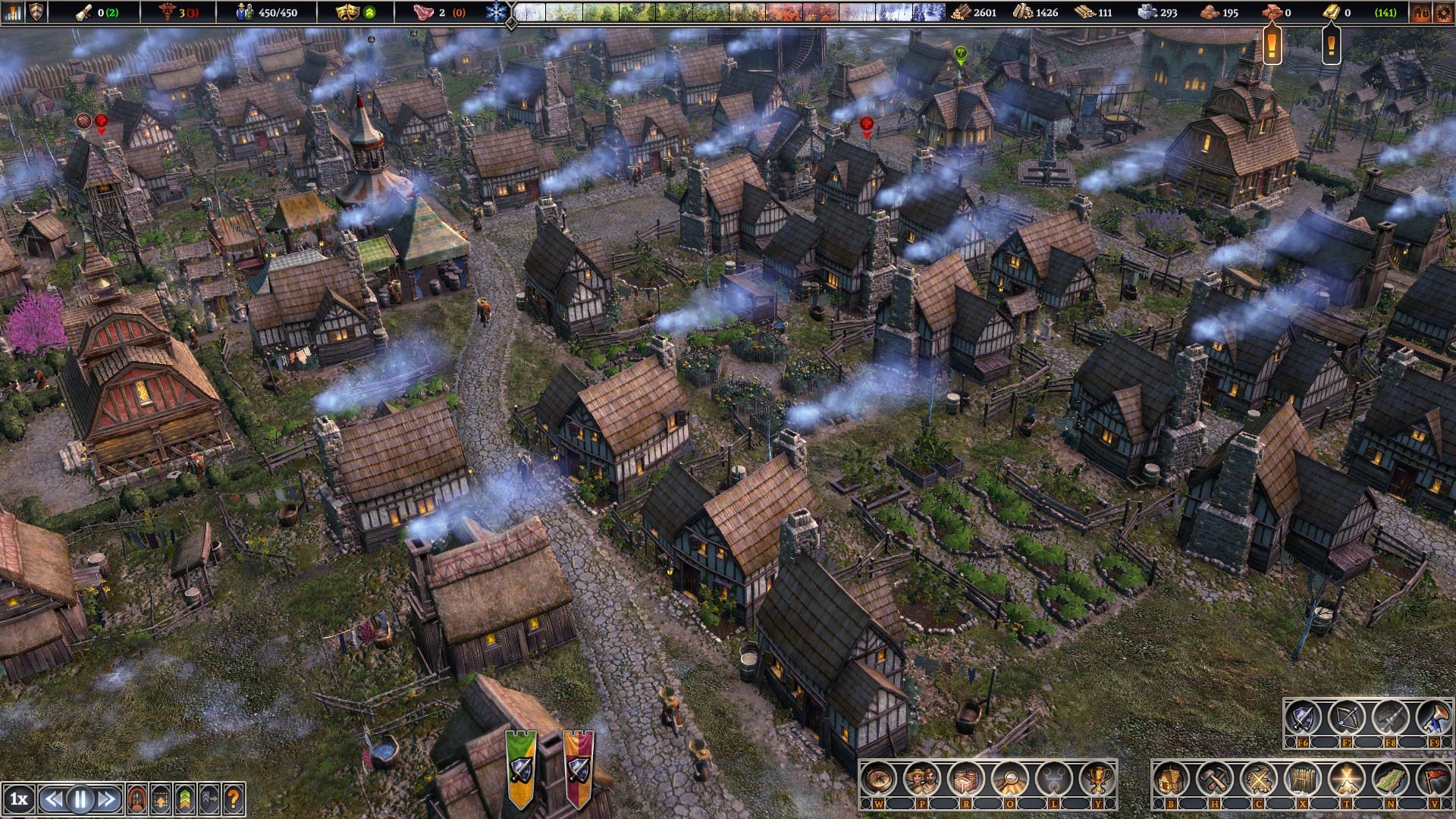The width and height of the screenshot is (1456, 819).
Task: Select the bow and arrow archers button
Action: (1347, 717)
